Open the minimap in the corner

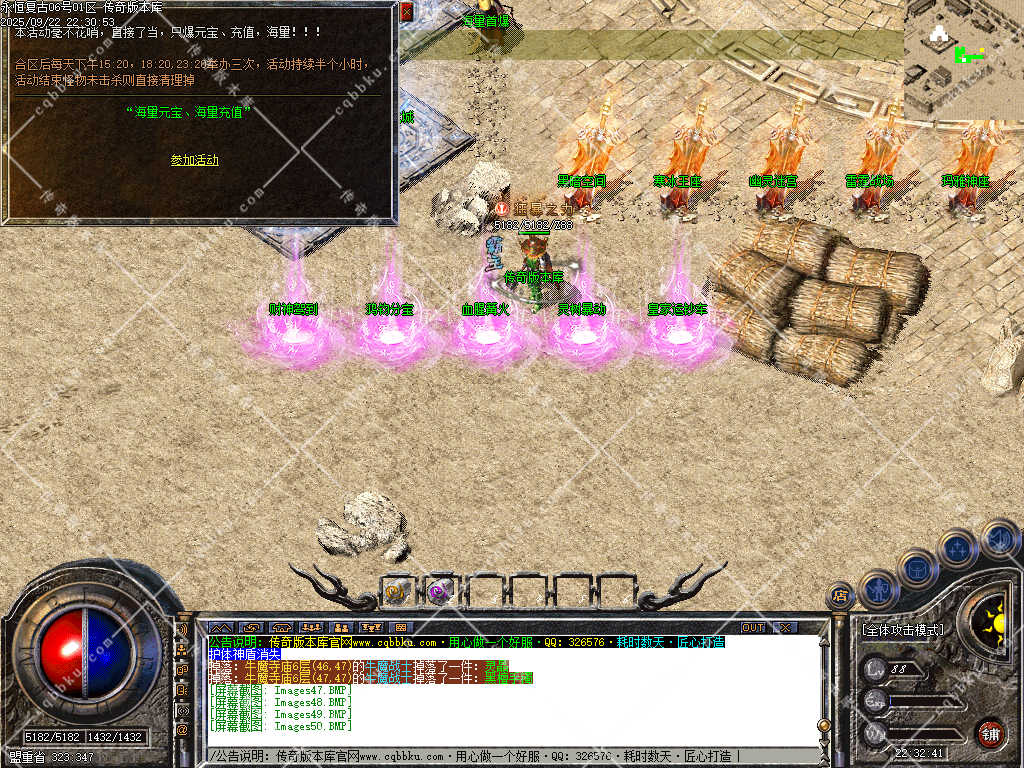963,56
